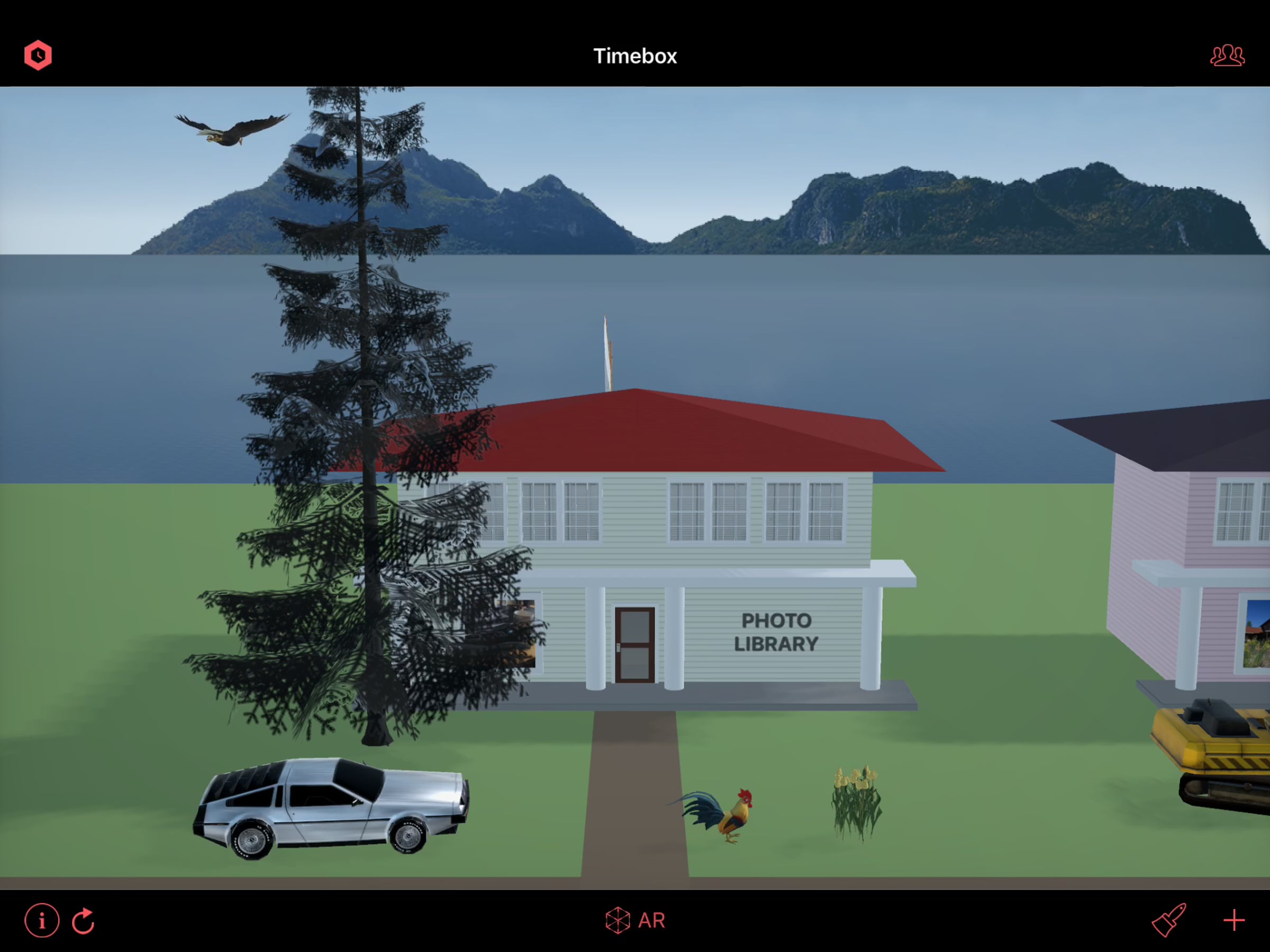
Task: Open the group people icon
Action: pyautogui.click(x=1227, y=56)
